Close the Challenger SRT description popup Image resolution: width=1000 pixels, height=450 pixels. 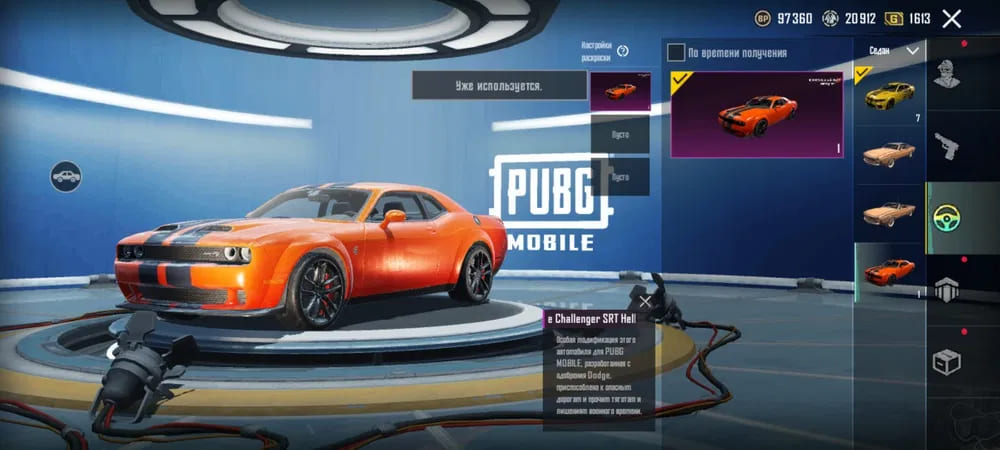(x=645, y=301)
